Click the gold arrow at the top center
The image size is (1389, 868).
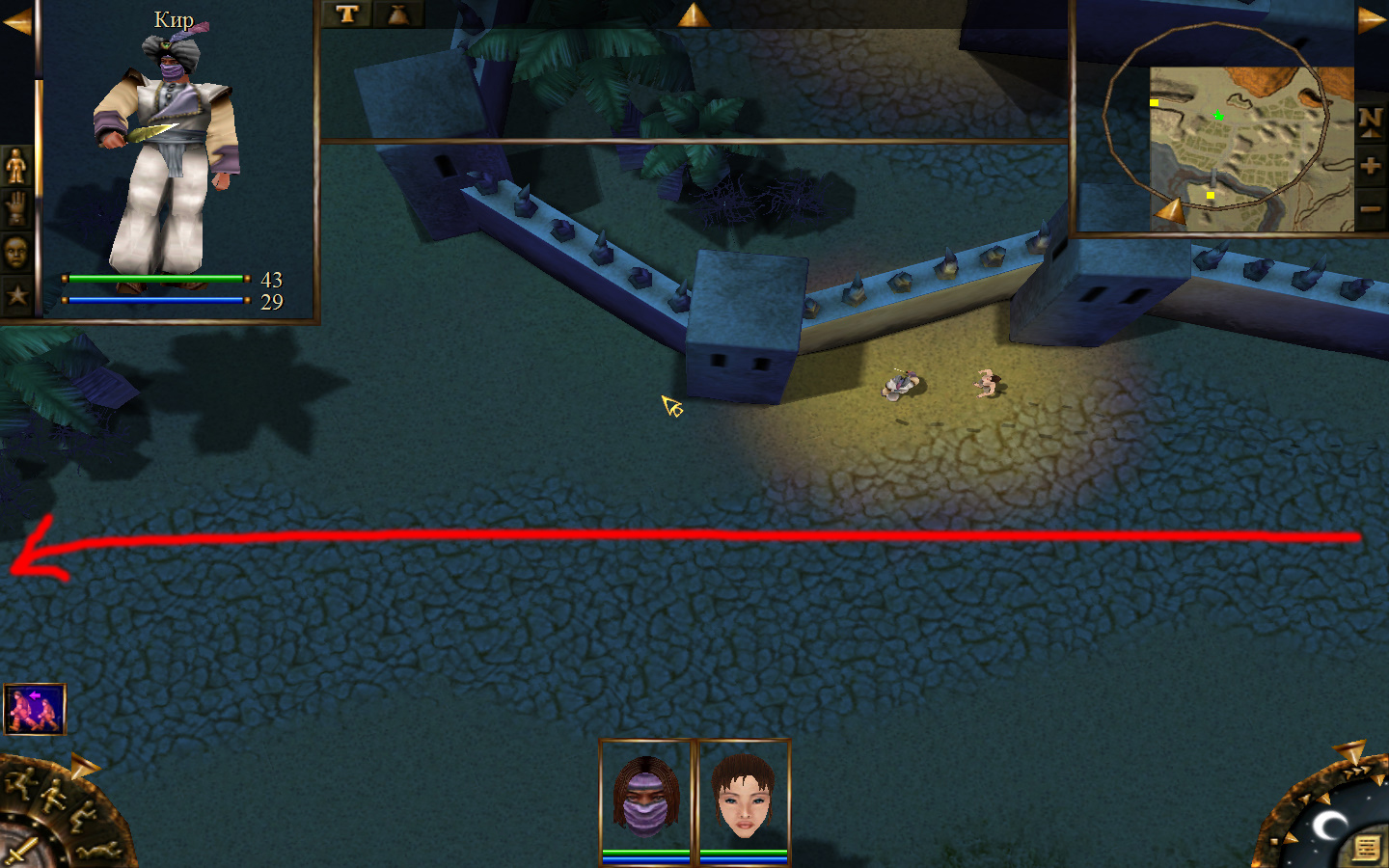click(x=693, y=14)
